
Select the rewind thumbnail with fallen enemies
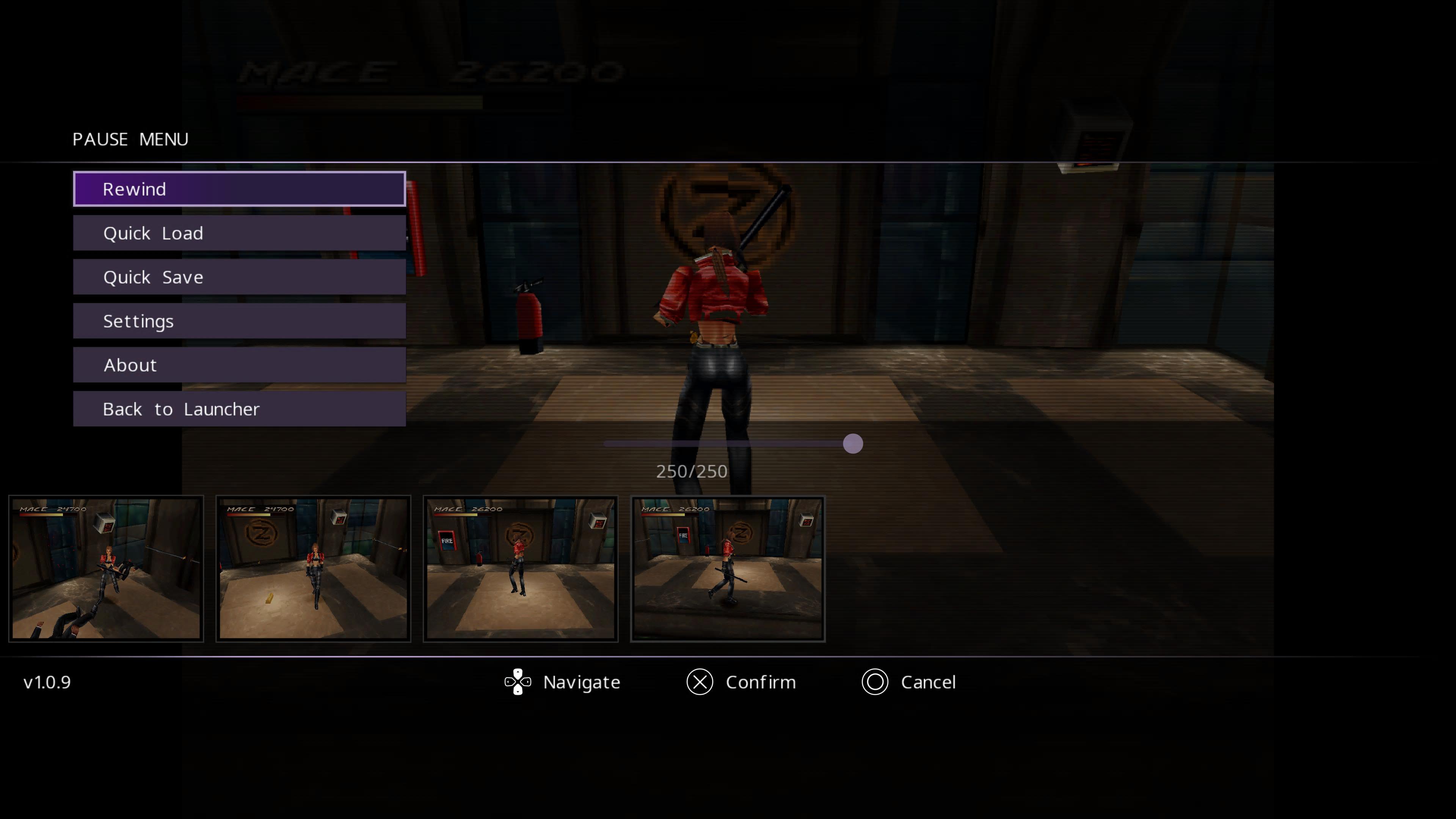(x=106, y=568)
